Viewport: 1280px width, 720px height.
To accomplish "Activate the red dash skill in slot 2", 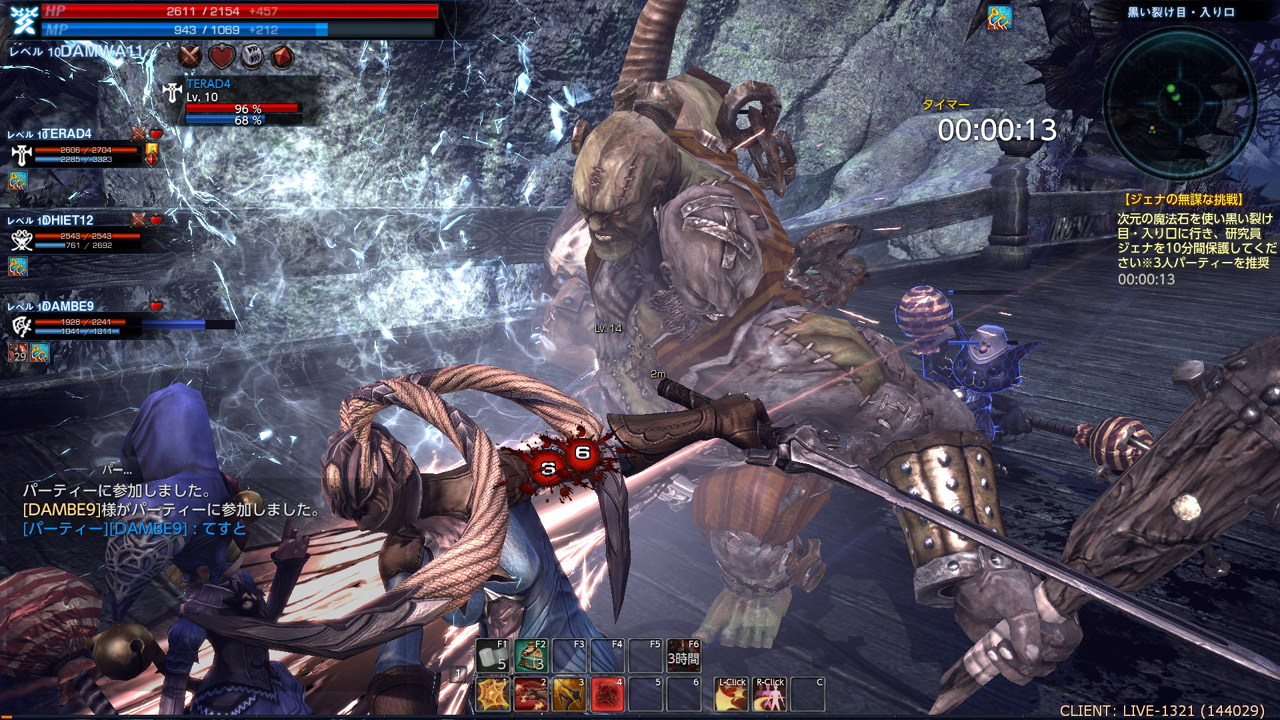I will pos(530,694).
